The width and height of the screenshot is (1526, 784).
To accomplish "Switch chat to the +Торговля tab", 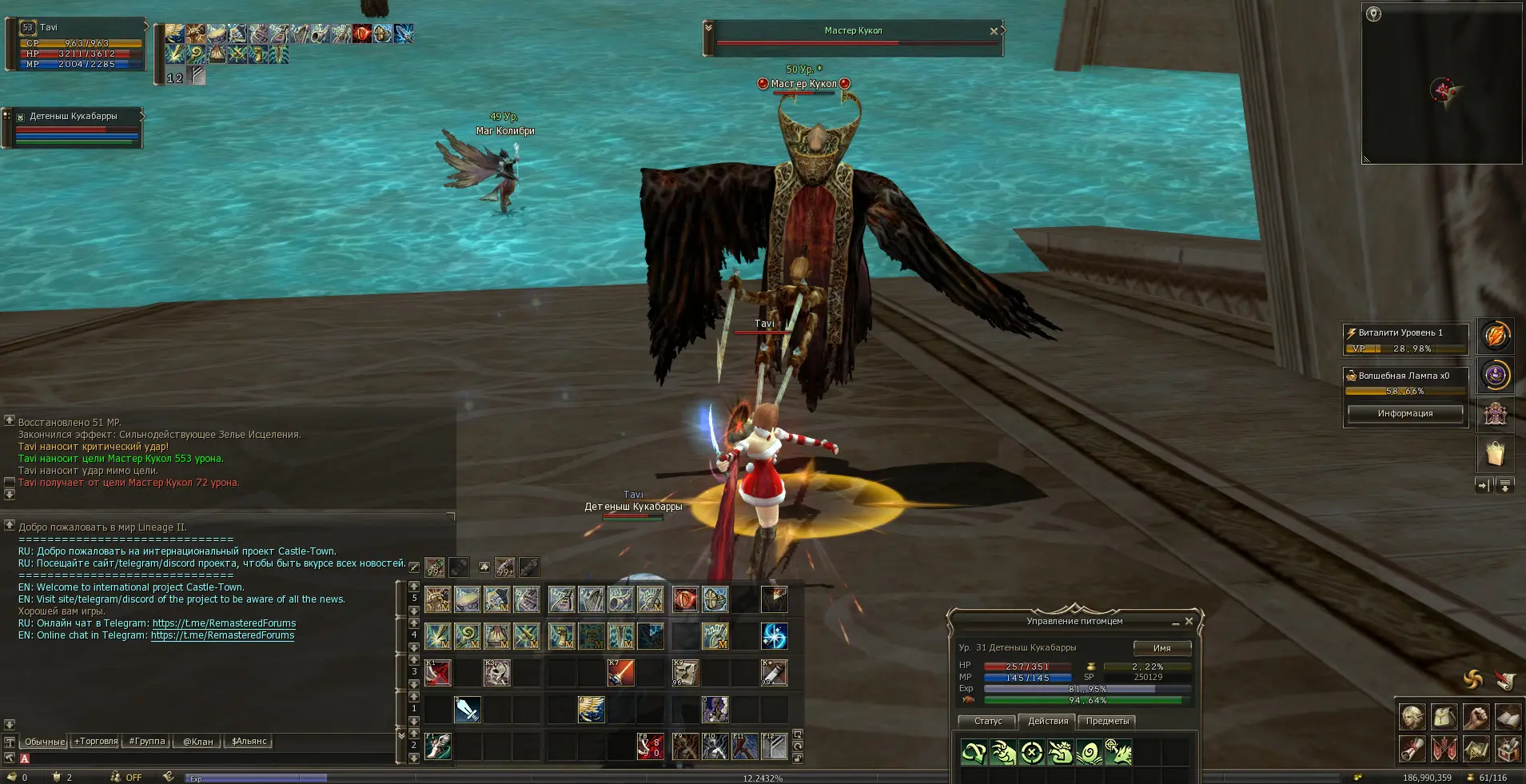I will (95, 742).
